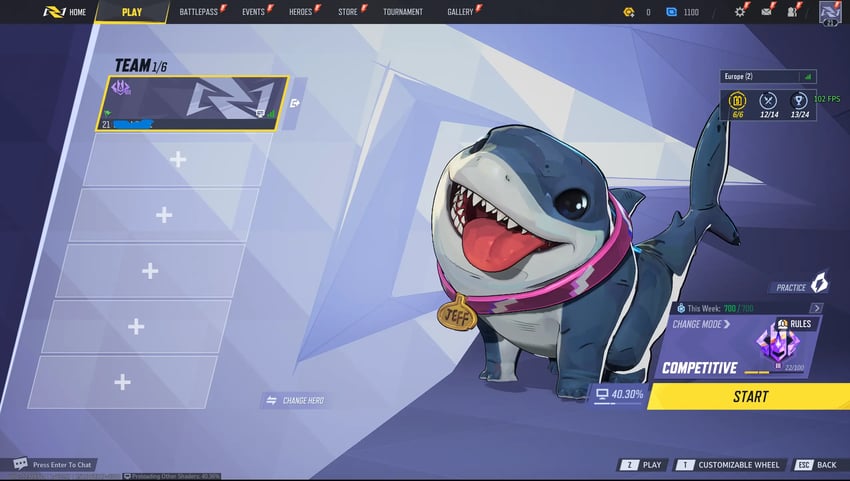Visit the Store tab
This screenshot has height=481, width=850.
click(x=347, y=12)
